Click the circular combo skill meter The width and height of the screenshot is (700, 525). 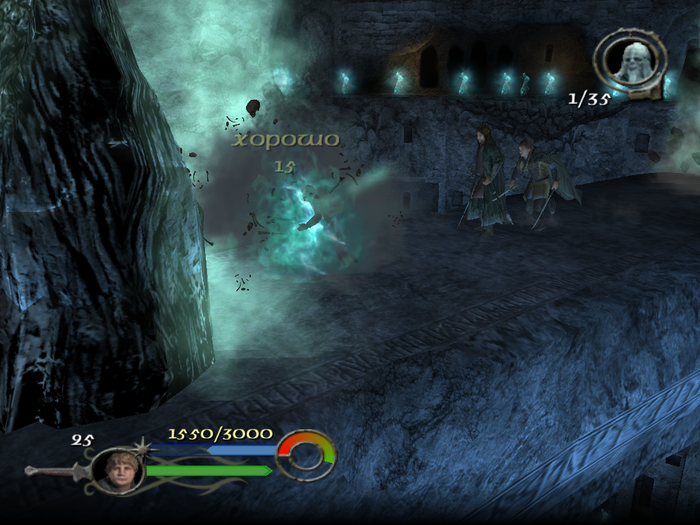pyautogui.click(x=305, y=455)
